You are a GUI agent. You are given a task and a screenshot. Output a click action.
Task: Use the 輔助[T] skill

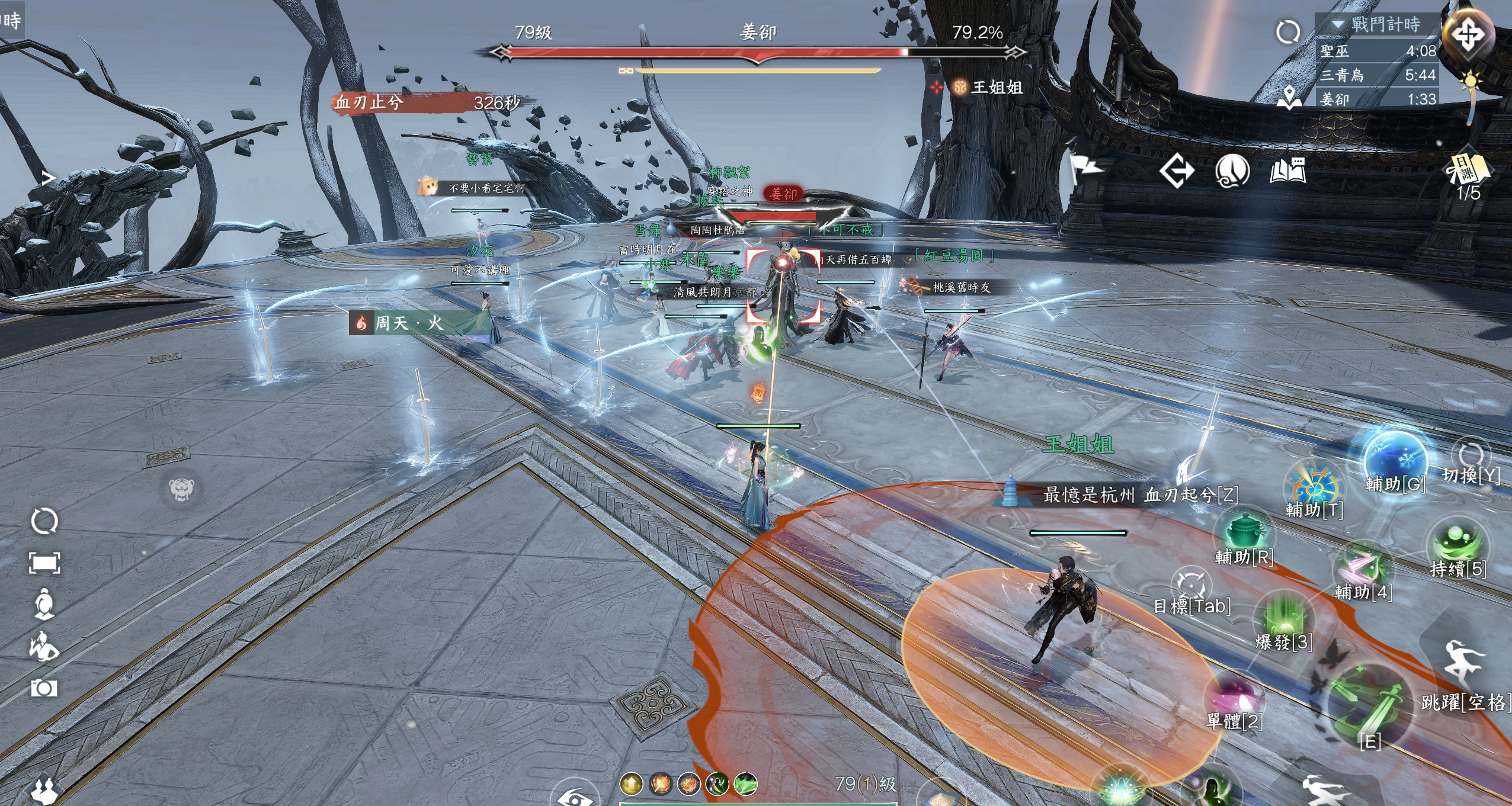pos(1315,486)
